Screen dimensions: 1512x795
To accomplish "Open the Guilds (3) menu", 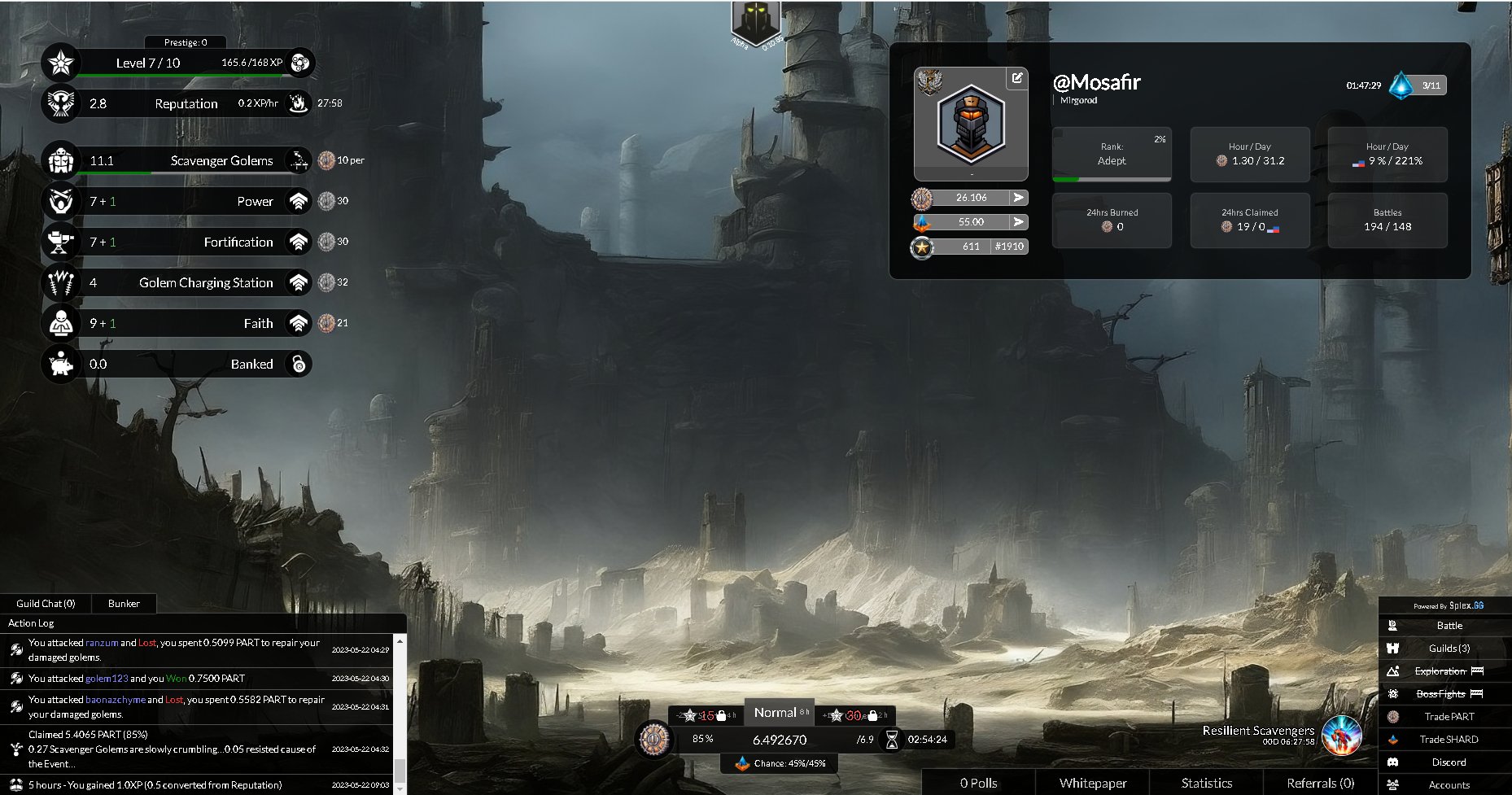I will tap(1449, 649).
